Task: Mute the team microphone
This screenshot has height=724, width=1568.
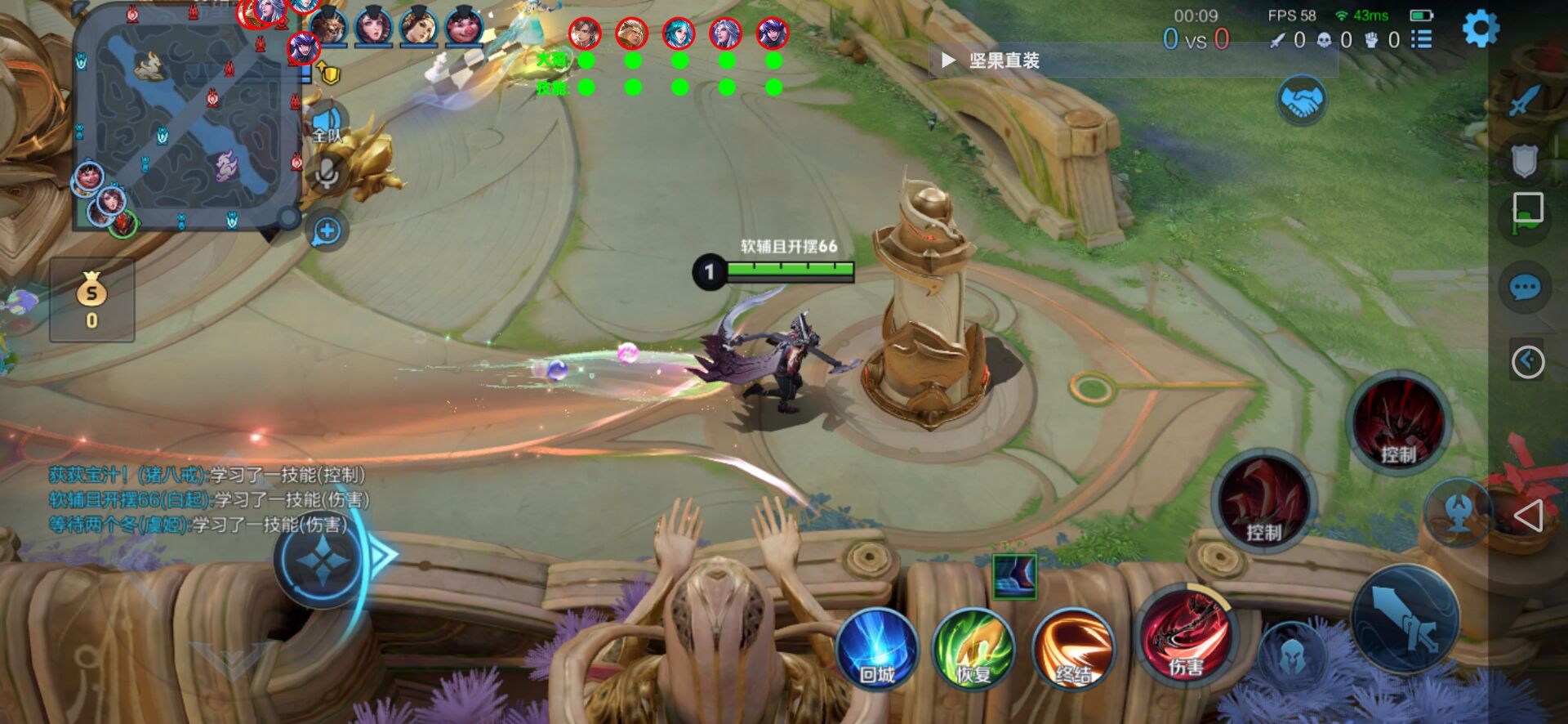Action: 327,171
